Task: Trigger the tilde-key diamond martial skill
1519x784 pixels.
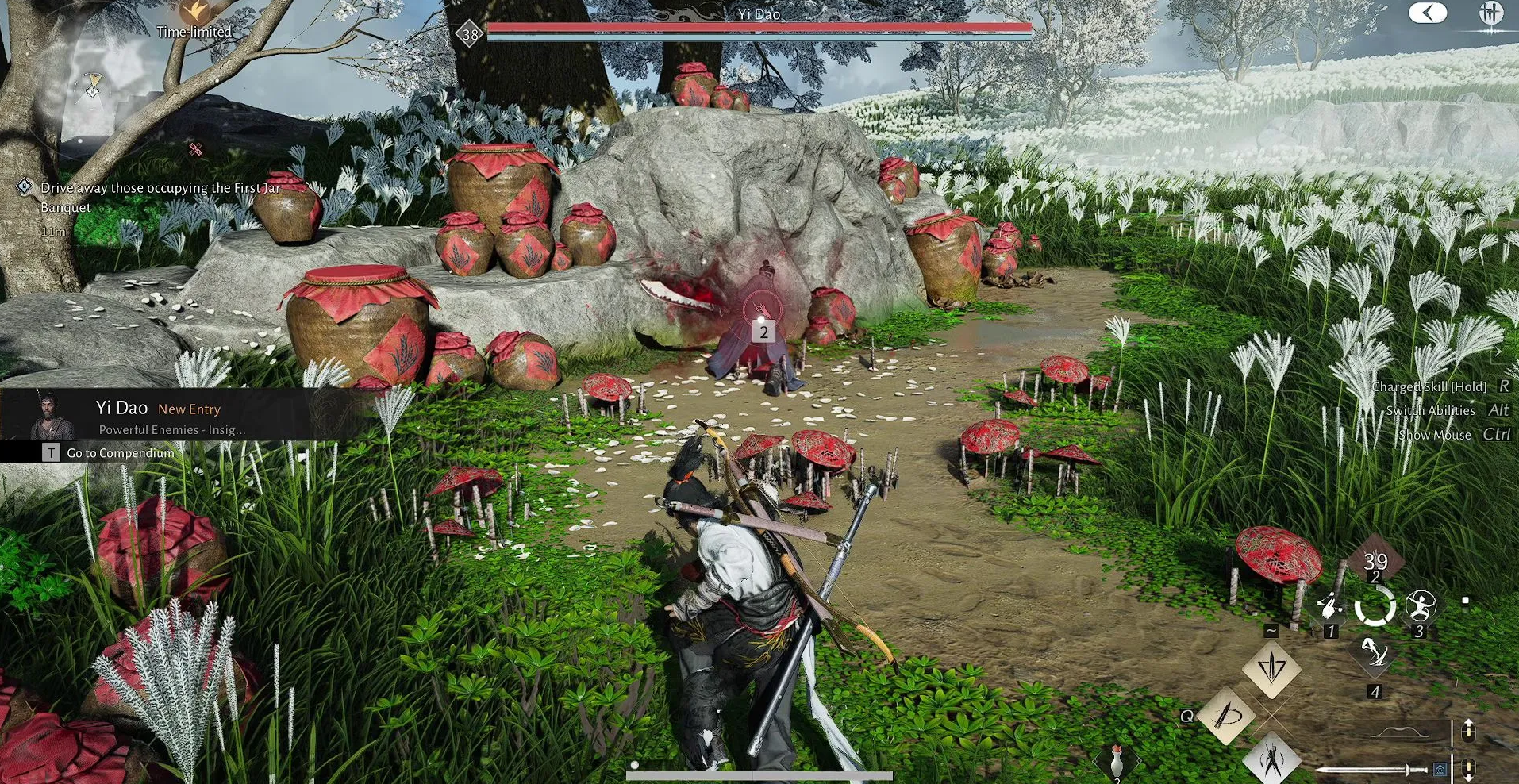Action: pos(1271,668)
